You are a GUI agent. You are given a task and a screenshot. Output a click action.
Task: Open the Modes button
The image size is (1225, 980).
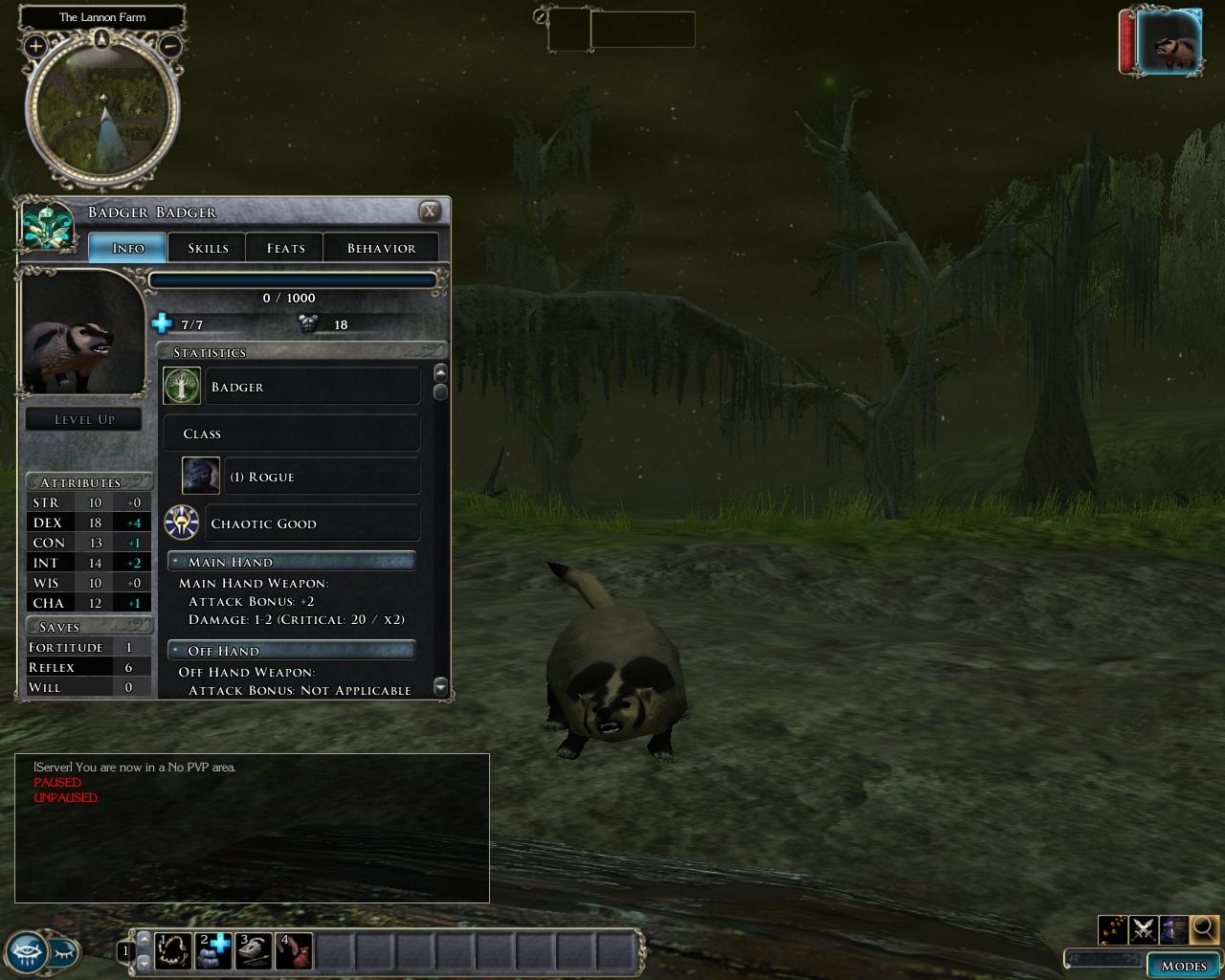coord(1184,965)
